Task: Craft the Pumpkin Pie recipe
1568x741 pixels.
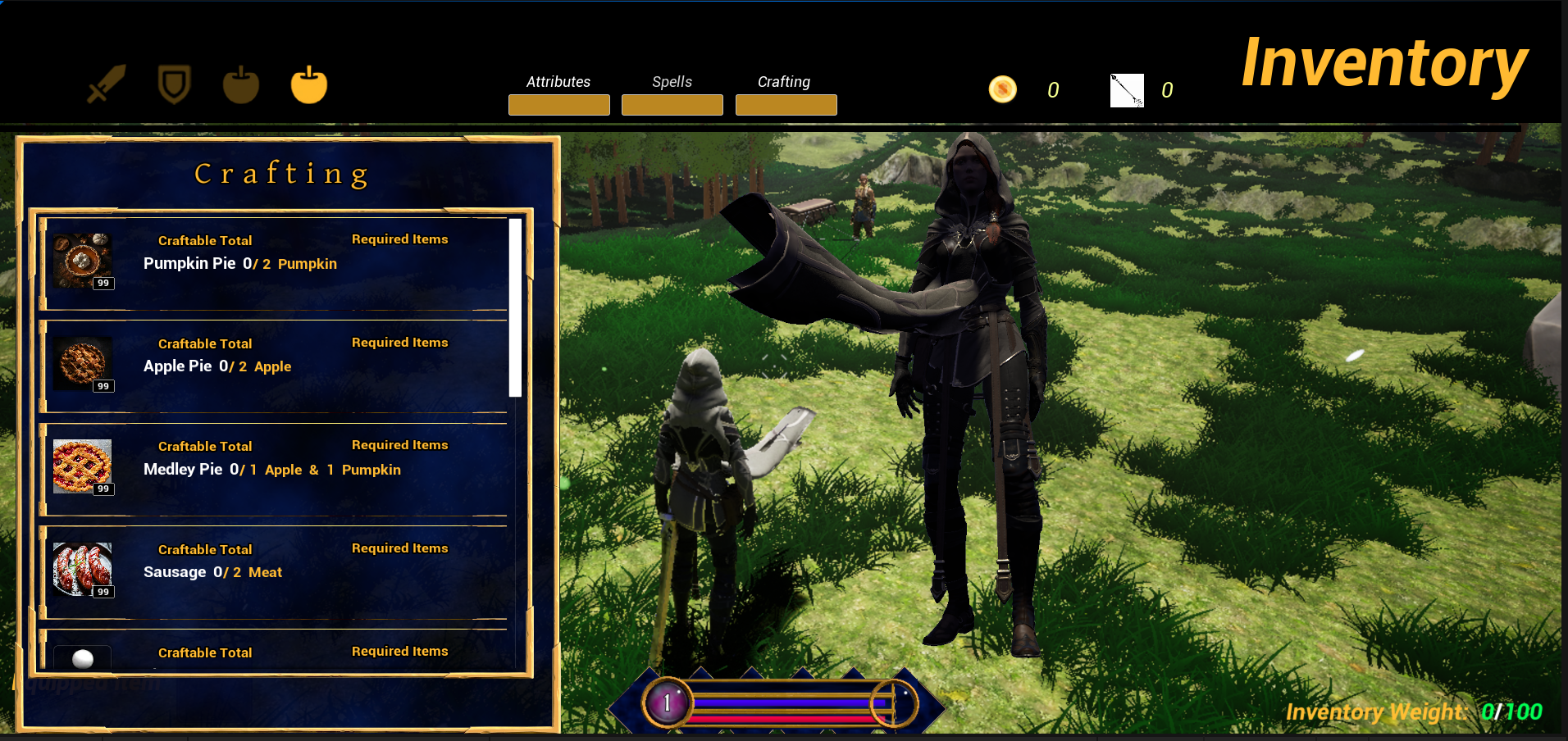Action: (x=83, y=261)
